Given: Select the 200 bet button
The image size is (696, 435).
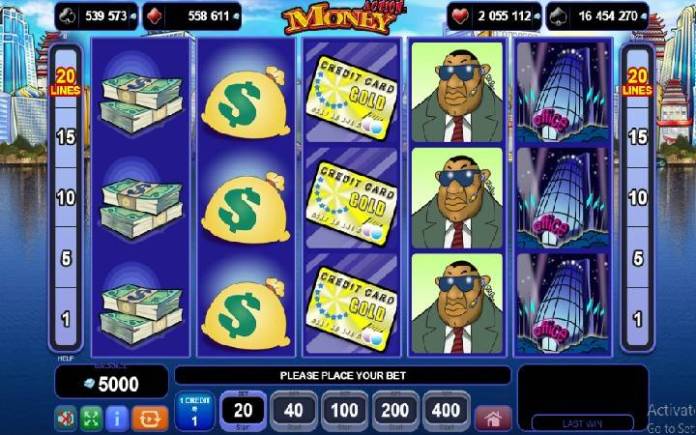Looking at the screenshot, I should tap(395, 410).
